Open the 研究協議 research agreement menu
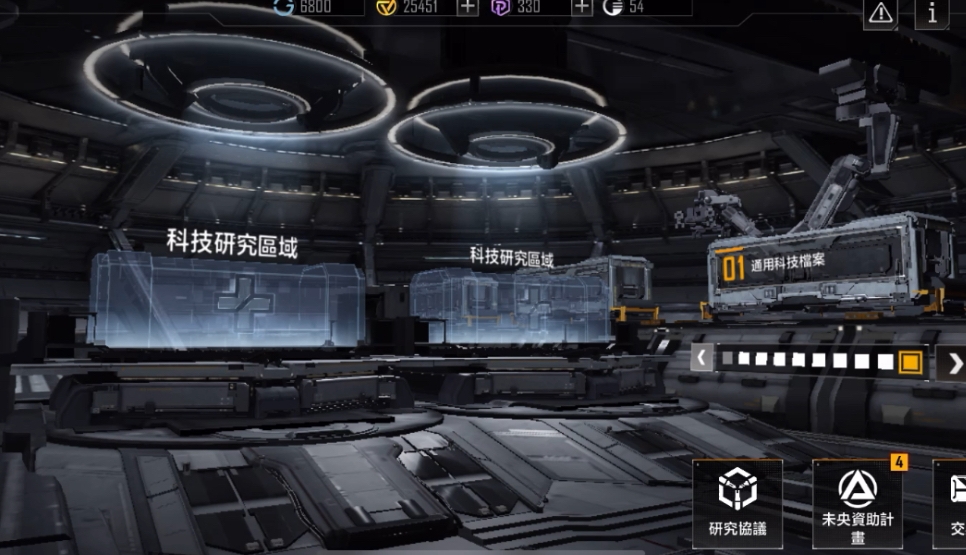 click(737, 503)
